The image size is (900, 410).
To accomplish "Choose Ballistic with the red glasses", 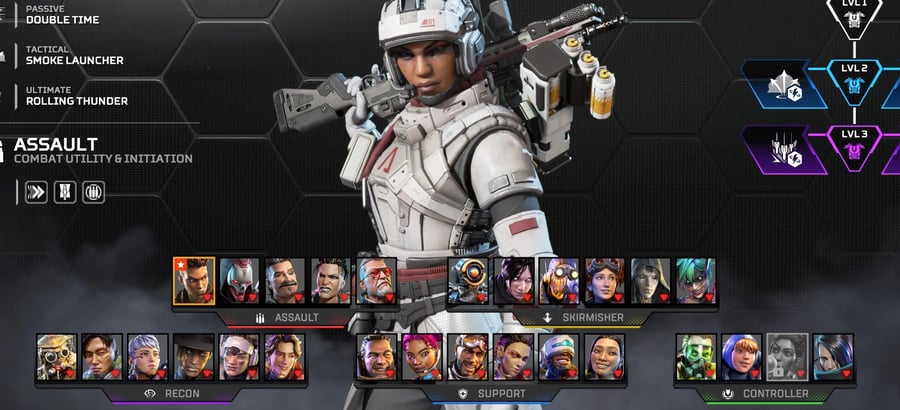I will click(376, 281).
